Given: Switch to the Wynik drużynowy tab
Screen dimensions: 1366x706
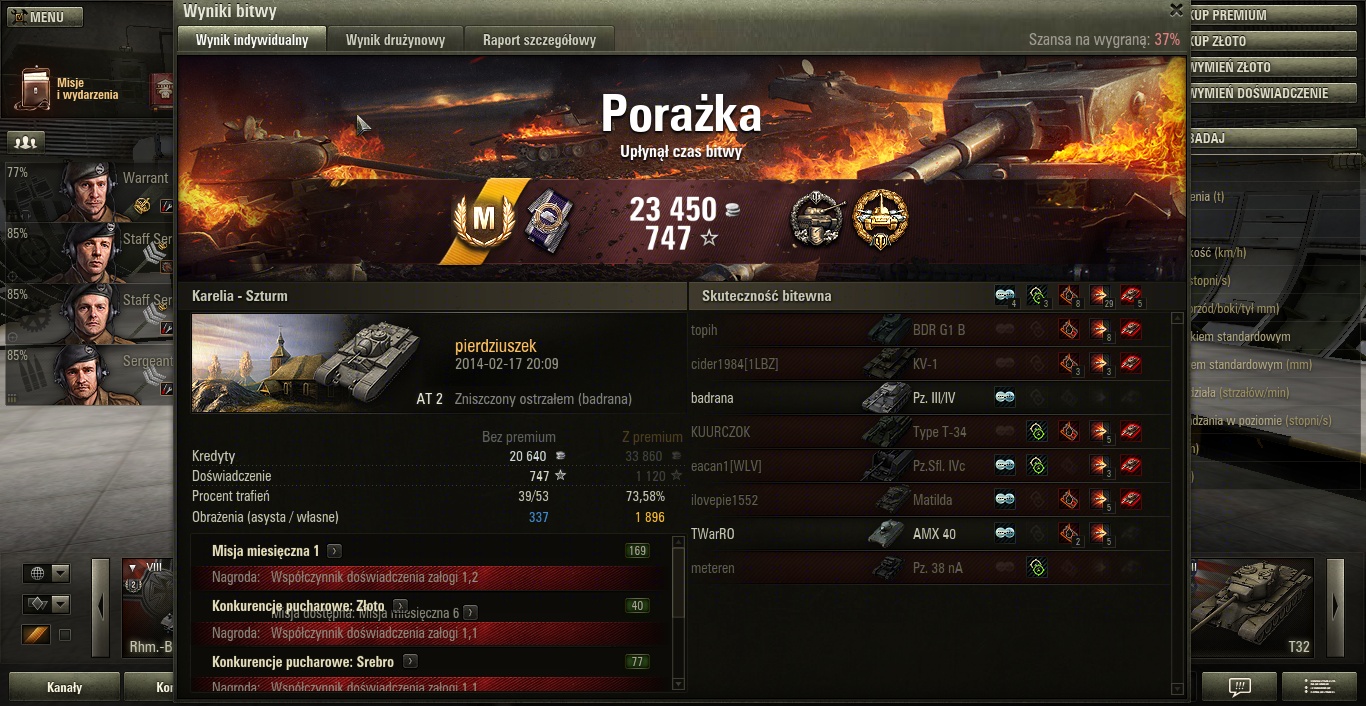Looking at the screenshot, I should pos(395,40).
